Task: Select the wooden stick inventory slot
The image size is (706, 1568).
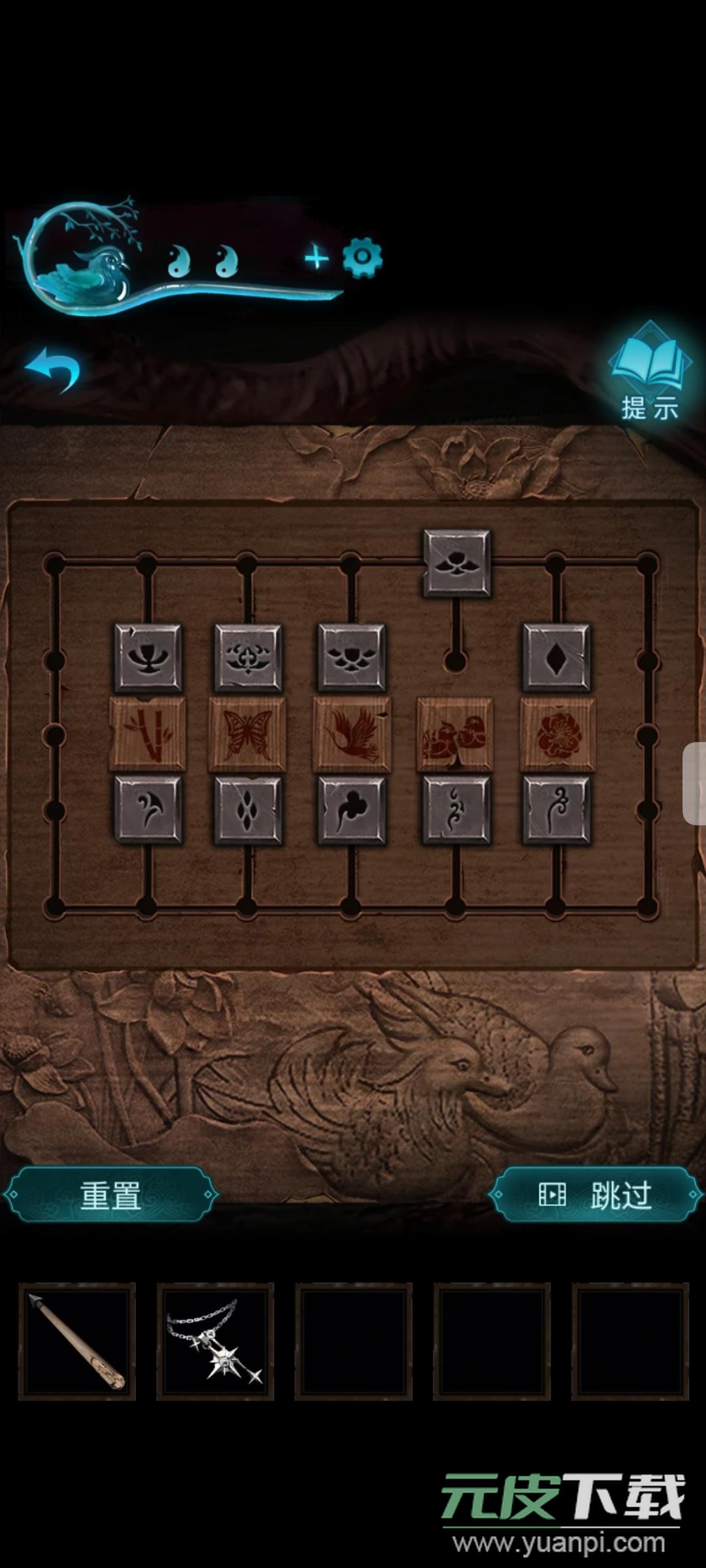Action: tap(77, 1341)
